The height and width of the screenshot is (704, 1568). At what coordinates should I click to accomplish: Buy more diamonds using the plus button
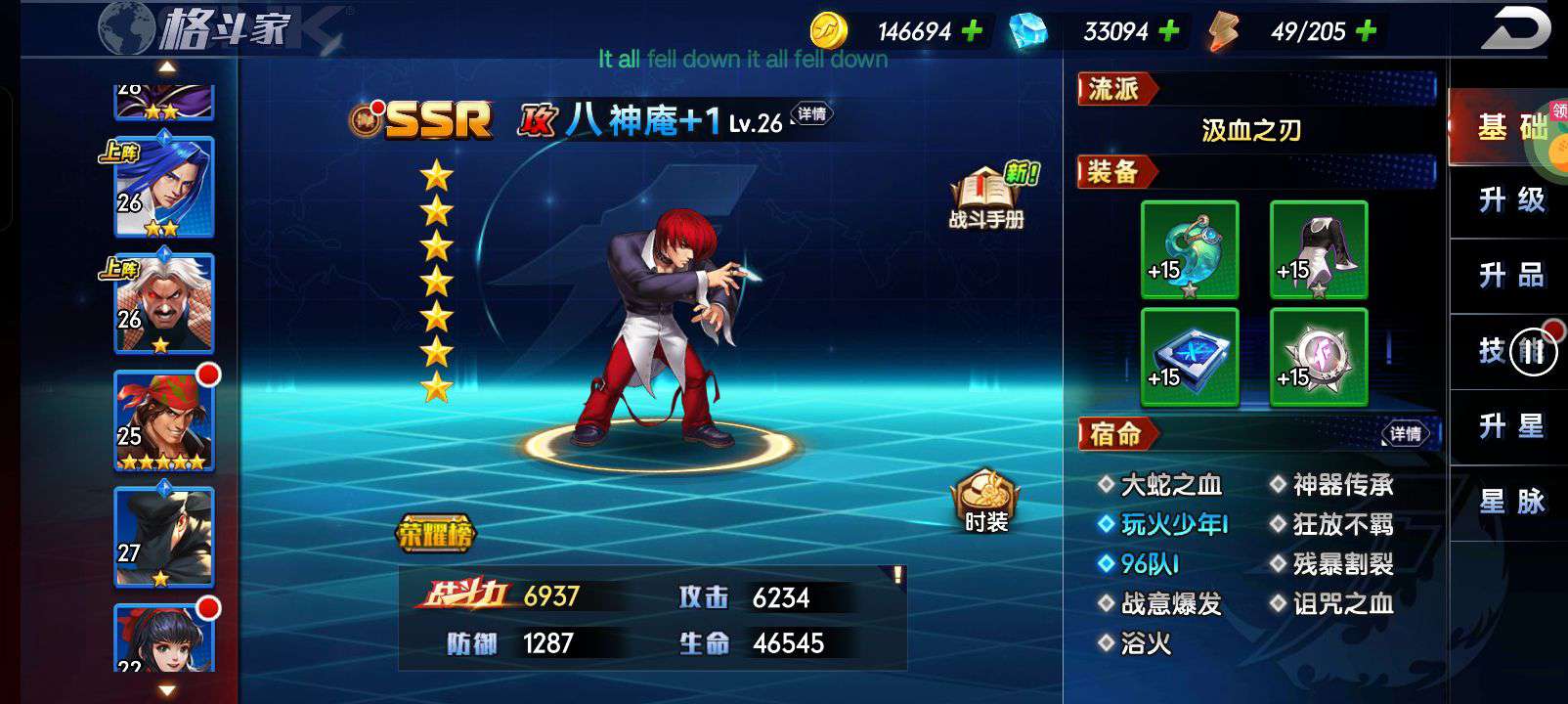[x=1168, y=31]
